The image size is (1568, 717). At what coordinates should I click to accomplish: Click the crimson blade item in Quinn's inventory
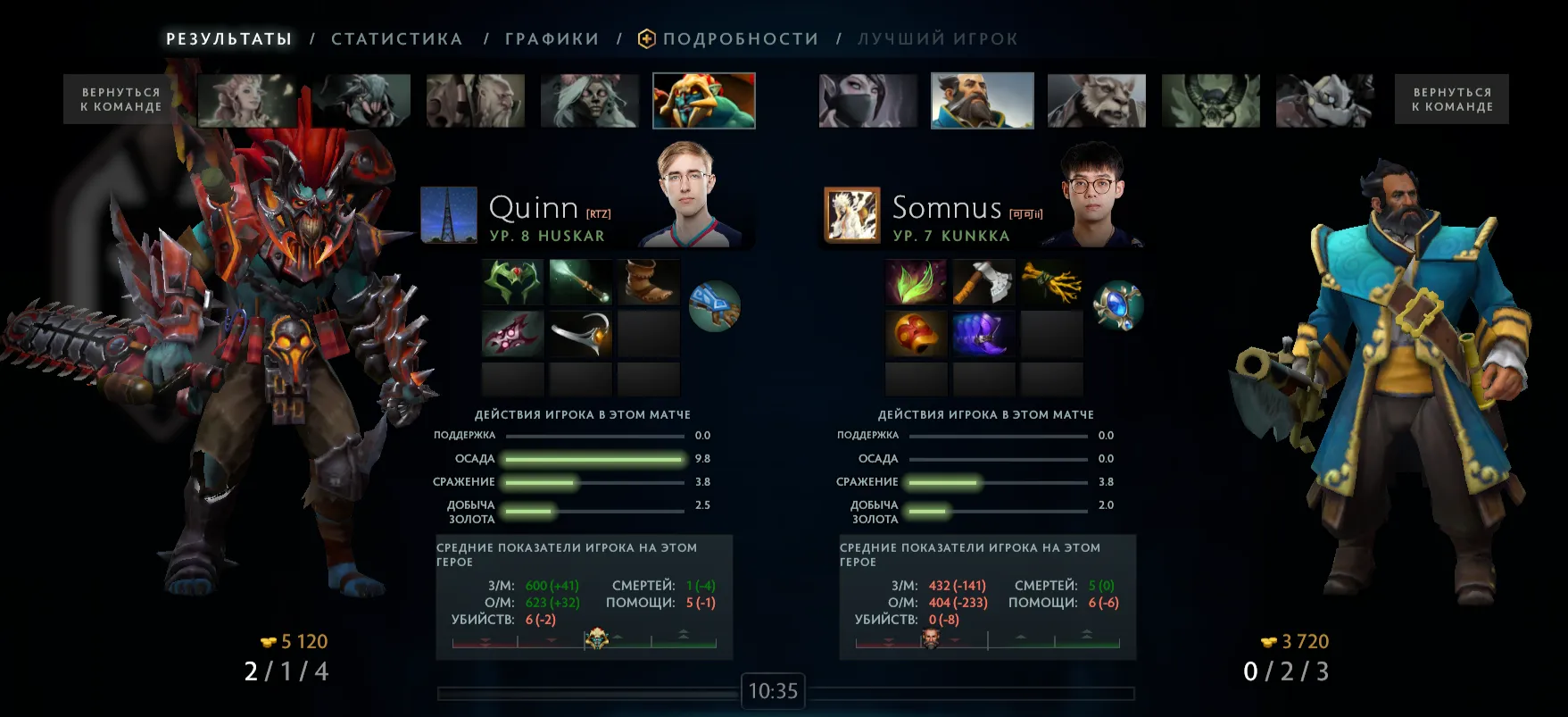tap(512, 334)
